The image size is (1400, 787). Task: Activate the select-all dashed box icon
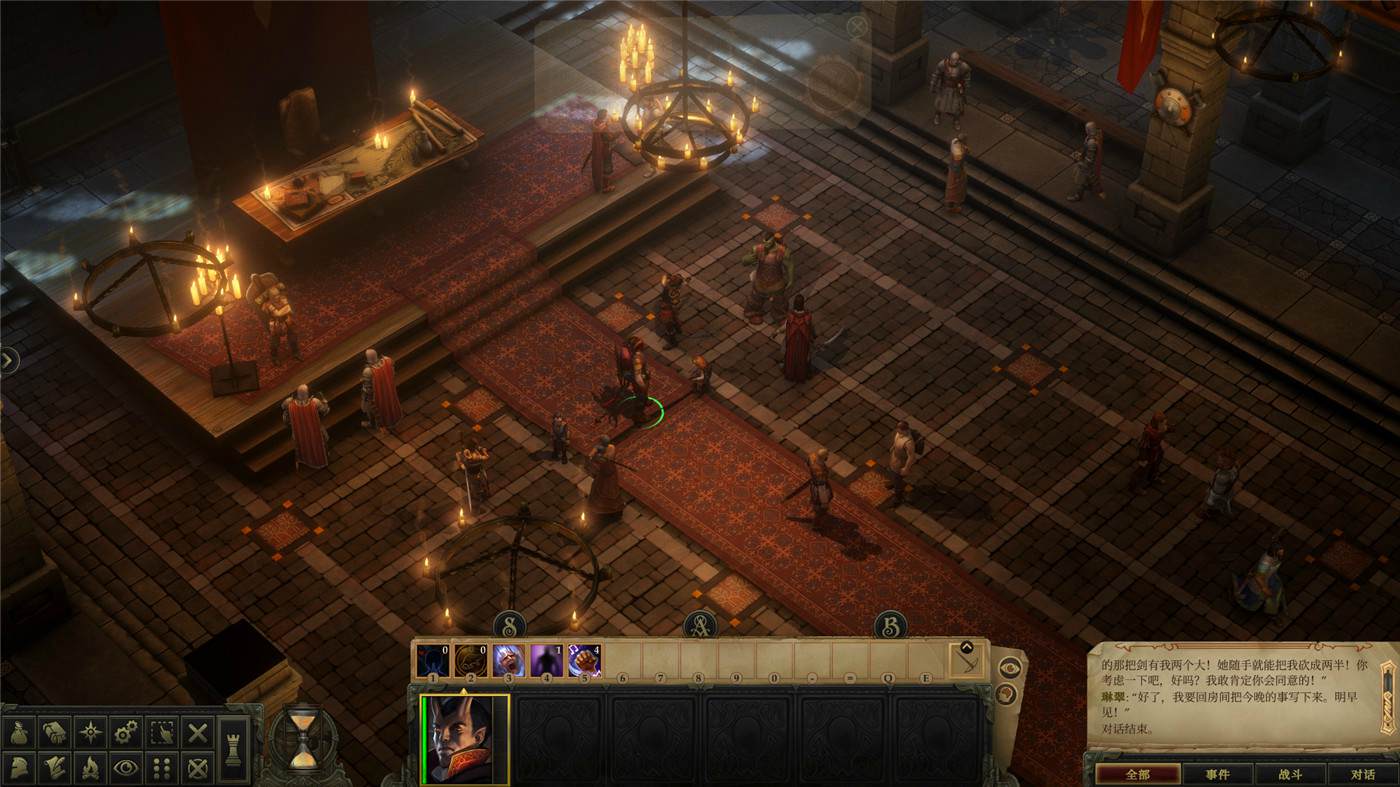point(162,733)
